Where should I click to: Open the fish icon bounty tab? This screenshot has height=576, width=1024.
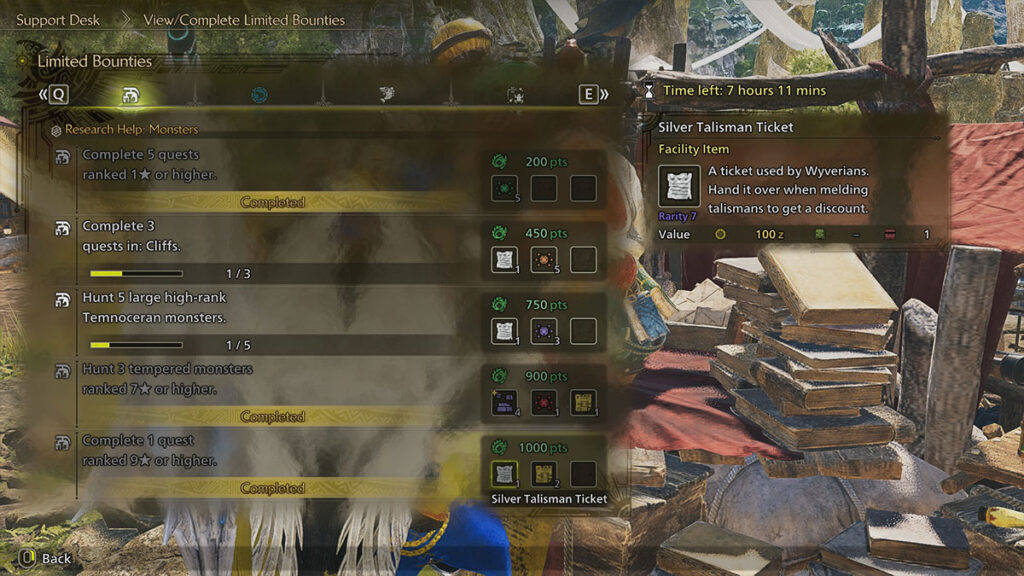[x=387, y=95]
